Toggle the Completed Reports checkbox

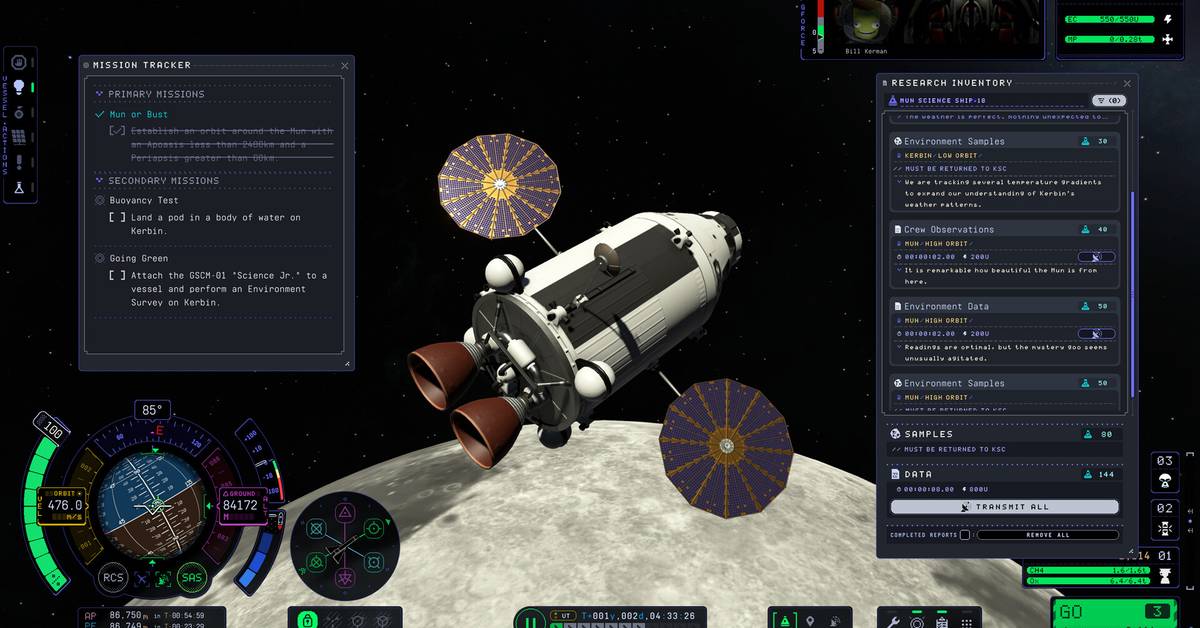click(x=964, y=535)
